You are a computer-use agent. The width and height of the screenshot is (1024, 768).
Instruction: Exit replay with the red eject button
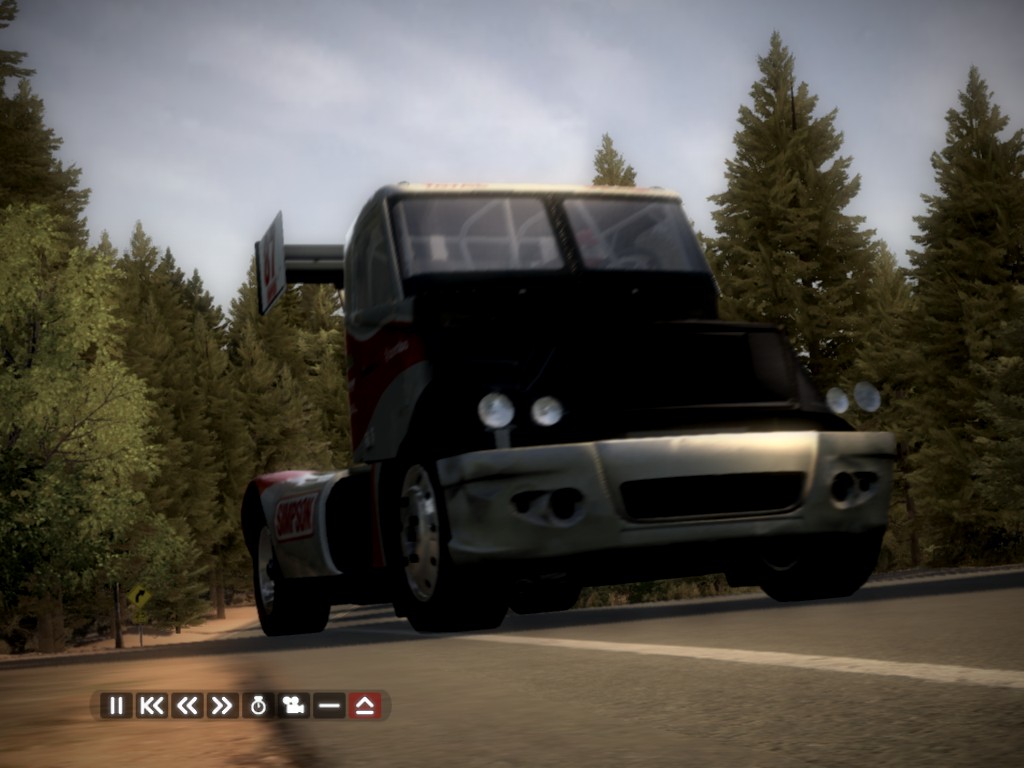click(365, 705)
